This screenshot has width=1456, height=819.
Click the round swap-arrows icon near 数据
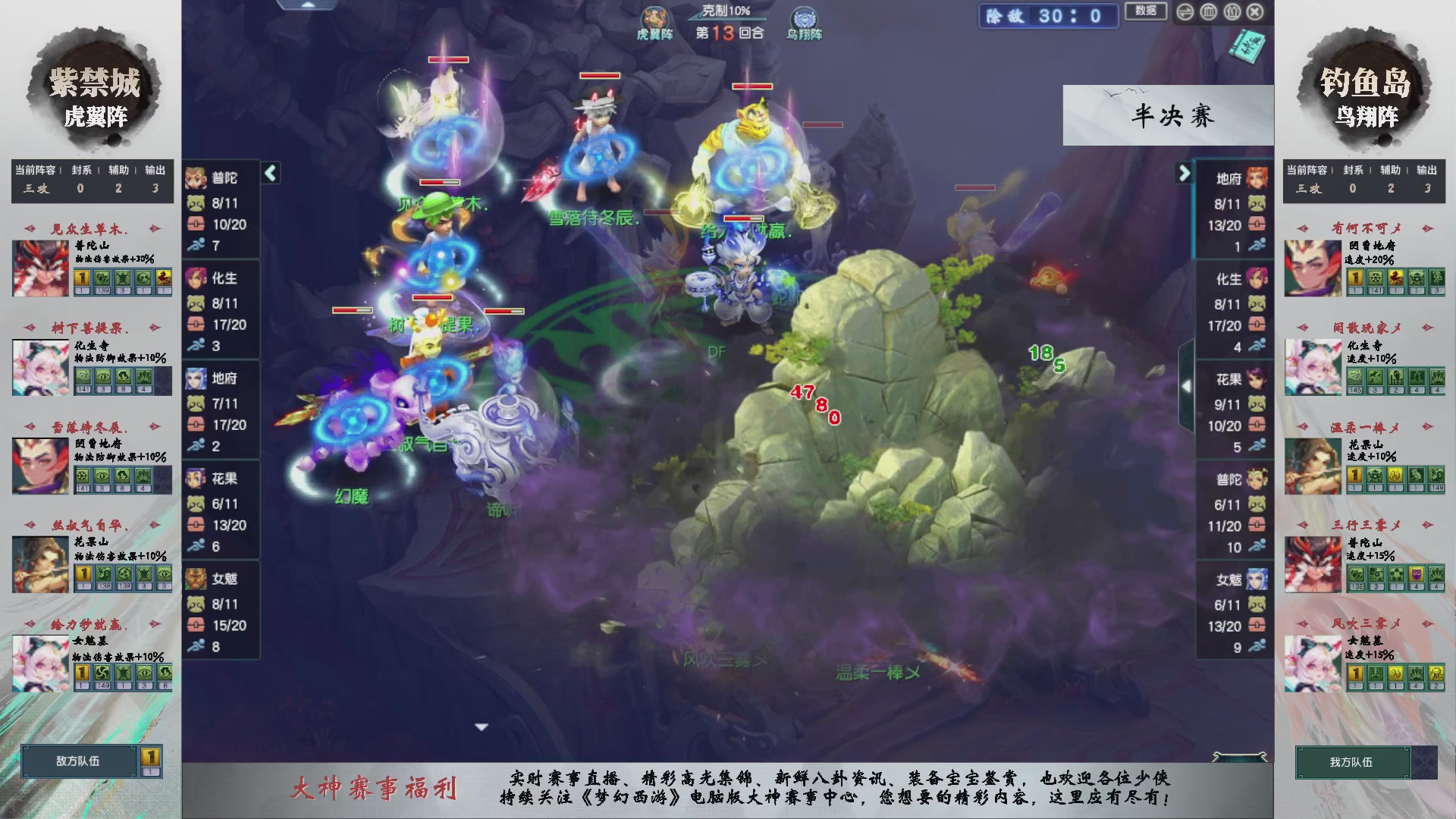(x=1187, y=12)
